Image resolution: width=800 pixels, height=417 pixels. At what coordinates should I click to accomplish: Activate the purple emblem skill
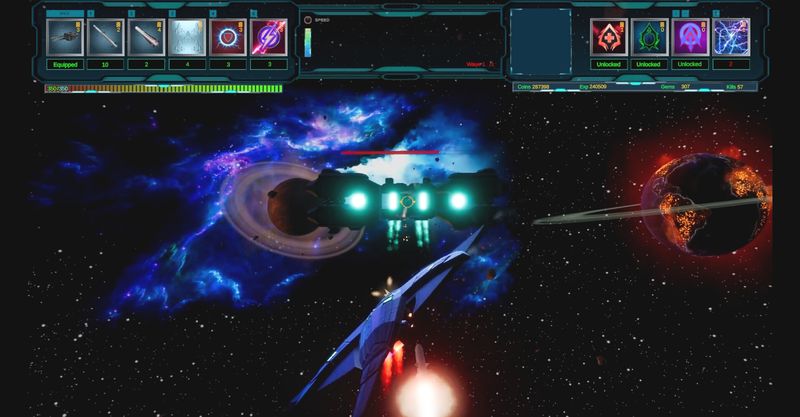[690, 37]
